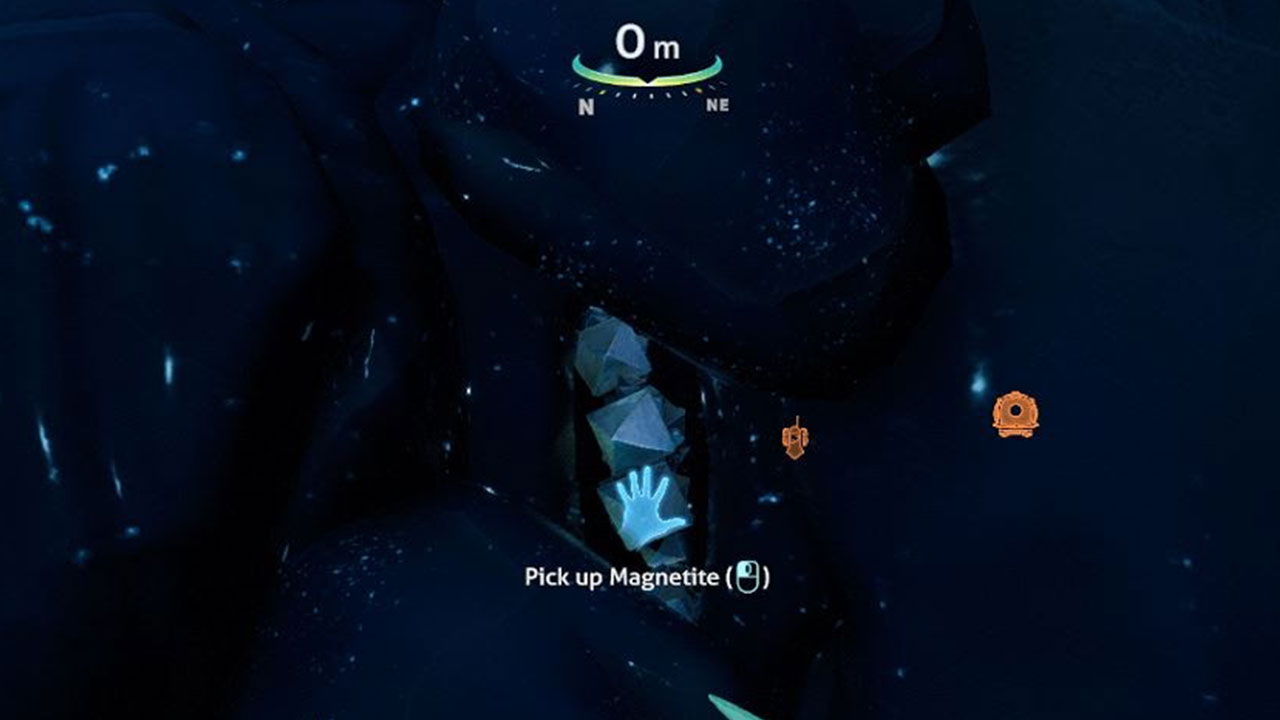Viewport: 1280px width, 720px height.
Task: Click the word Magnetite in the prompt
Action: coord(665,577)
